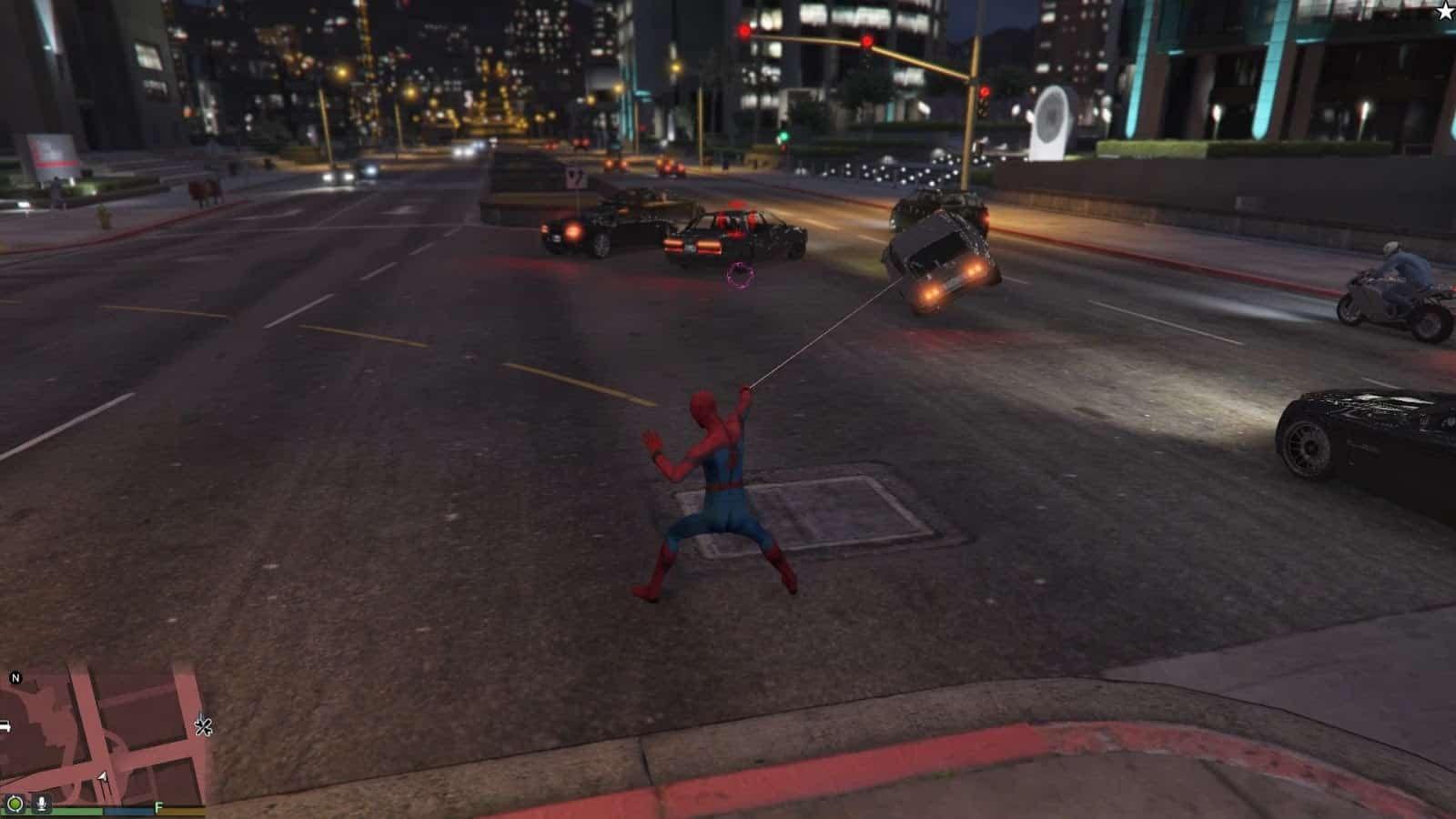Click the green circular icon beside the minimap
The height and width of the screenshot is (819, 1456).
tap(17, 804)
